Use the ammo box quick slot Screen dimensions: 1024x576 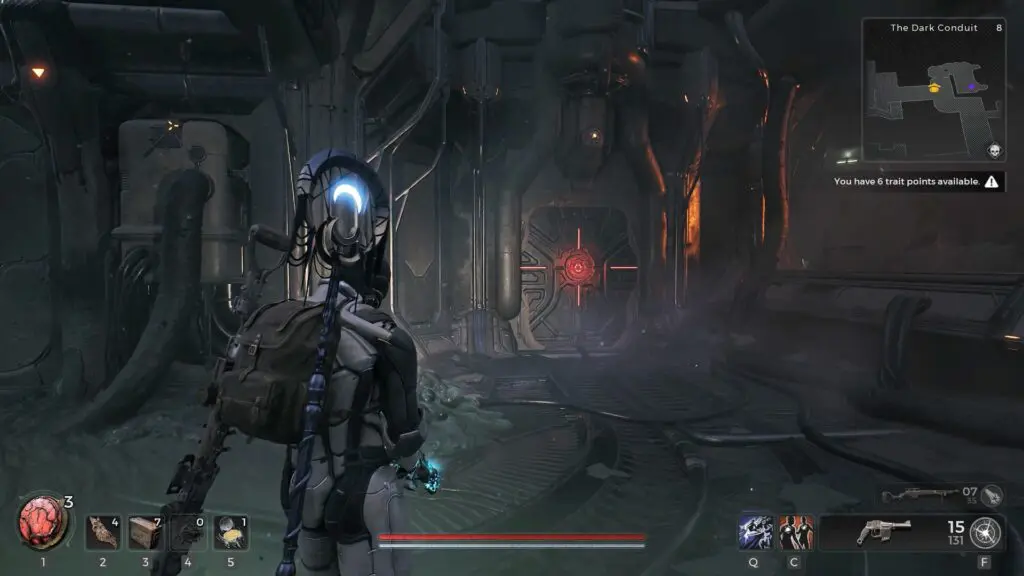pos(145,532)
